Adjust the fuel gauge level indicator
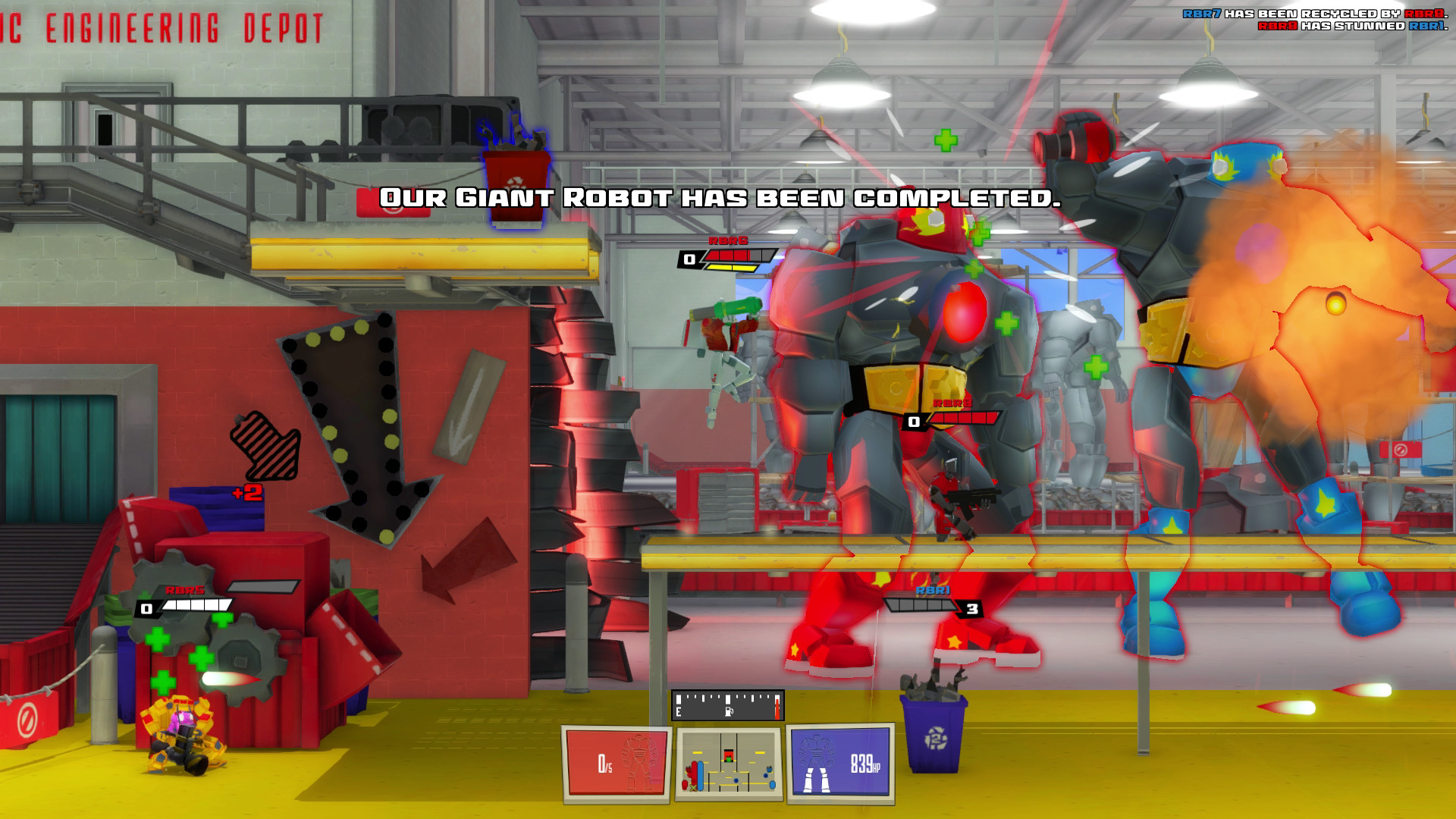 [728, 704]
